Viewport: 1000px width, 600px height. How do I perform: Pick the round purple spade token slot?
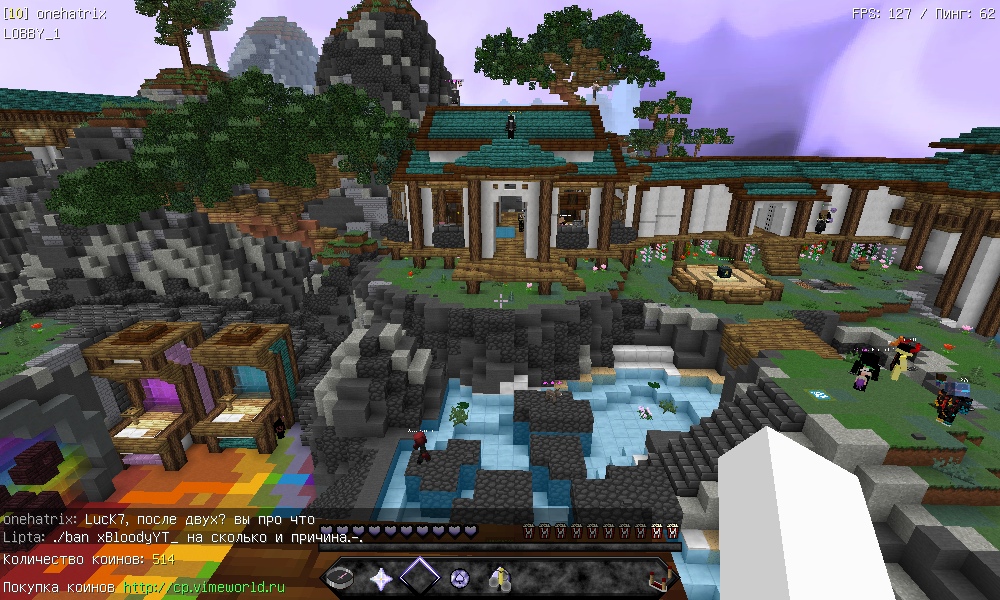459,577
